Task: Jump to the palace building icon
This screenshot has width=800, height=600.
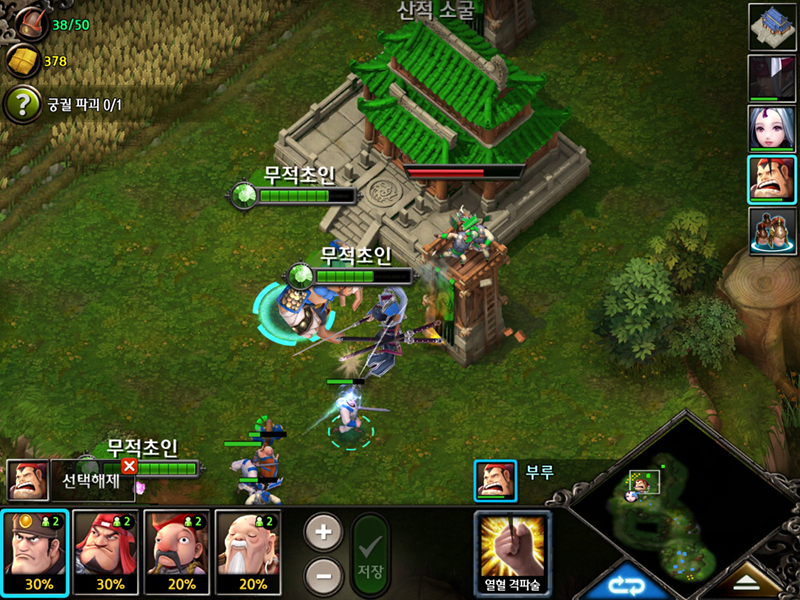Action: click(772, 27)
